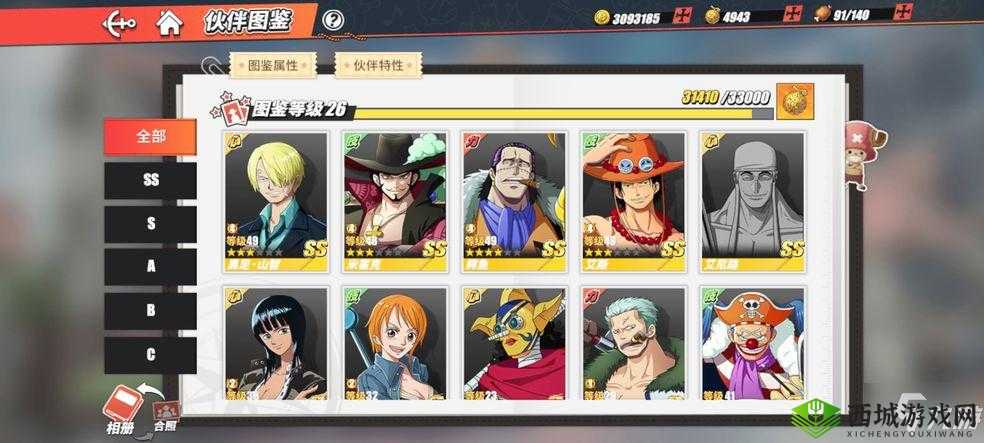Select the greyed-out Enel card
This screenshot has width=984, height=443.
point(752,194)
